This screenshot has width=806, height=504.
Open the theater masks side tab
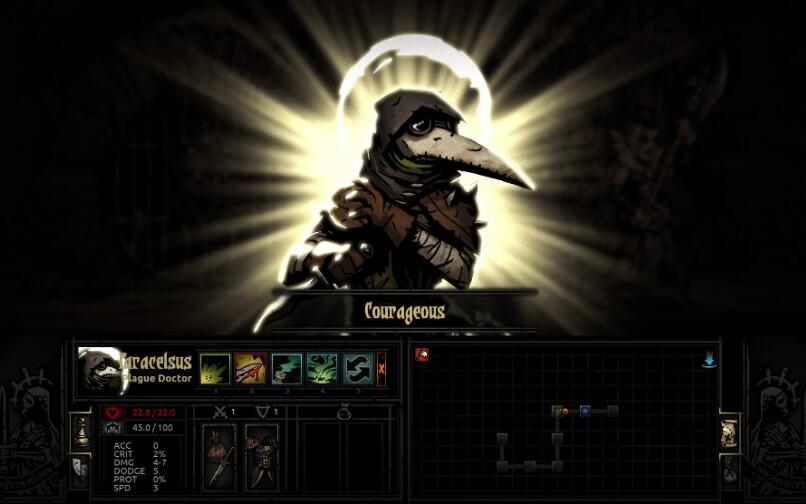[x=79, y=467]
